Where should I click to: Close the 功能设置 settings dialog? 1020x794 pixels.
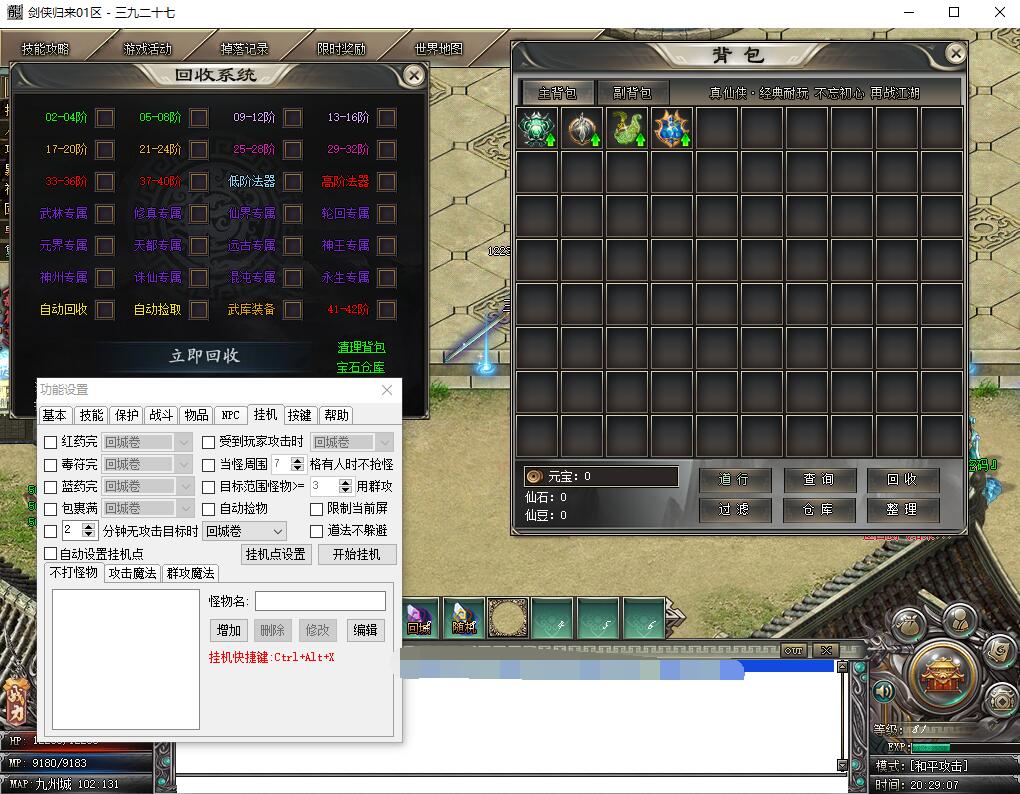click(387, 390)
